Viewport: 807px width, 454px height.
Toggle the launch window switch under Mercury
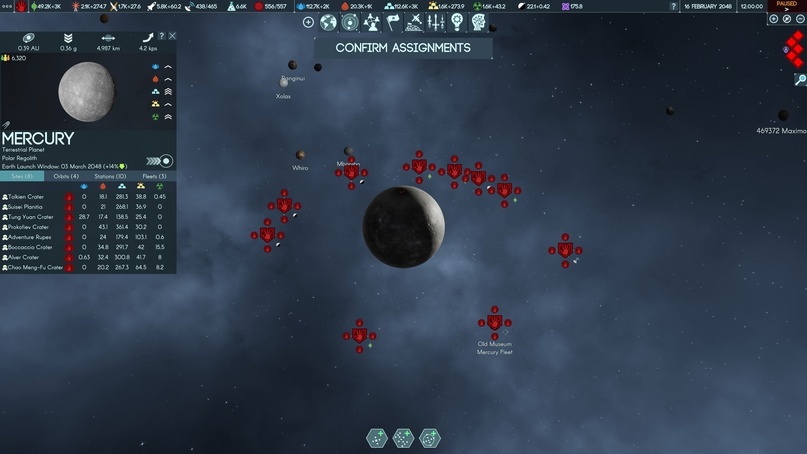[x=166, y=161]
